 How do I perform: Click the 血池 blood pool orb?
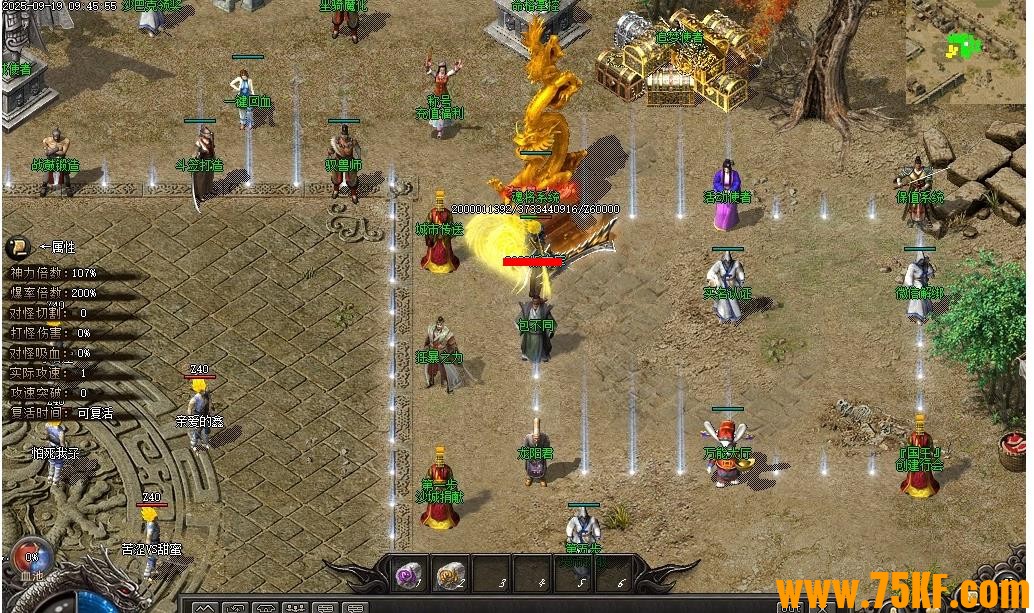pos(32,559)
